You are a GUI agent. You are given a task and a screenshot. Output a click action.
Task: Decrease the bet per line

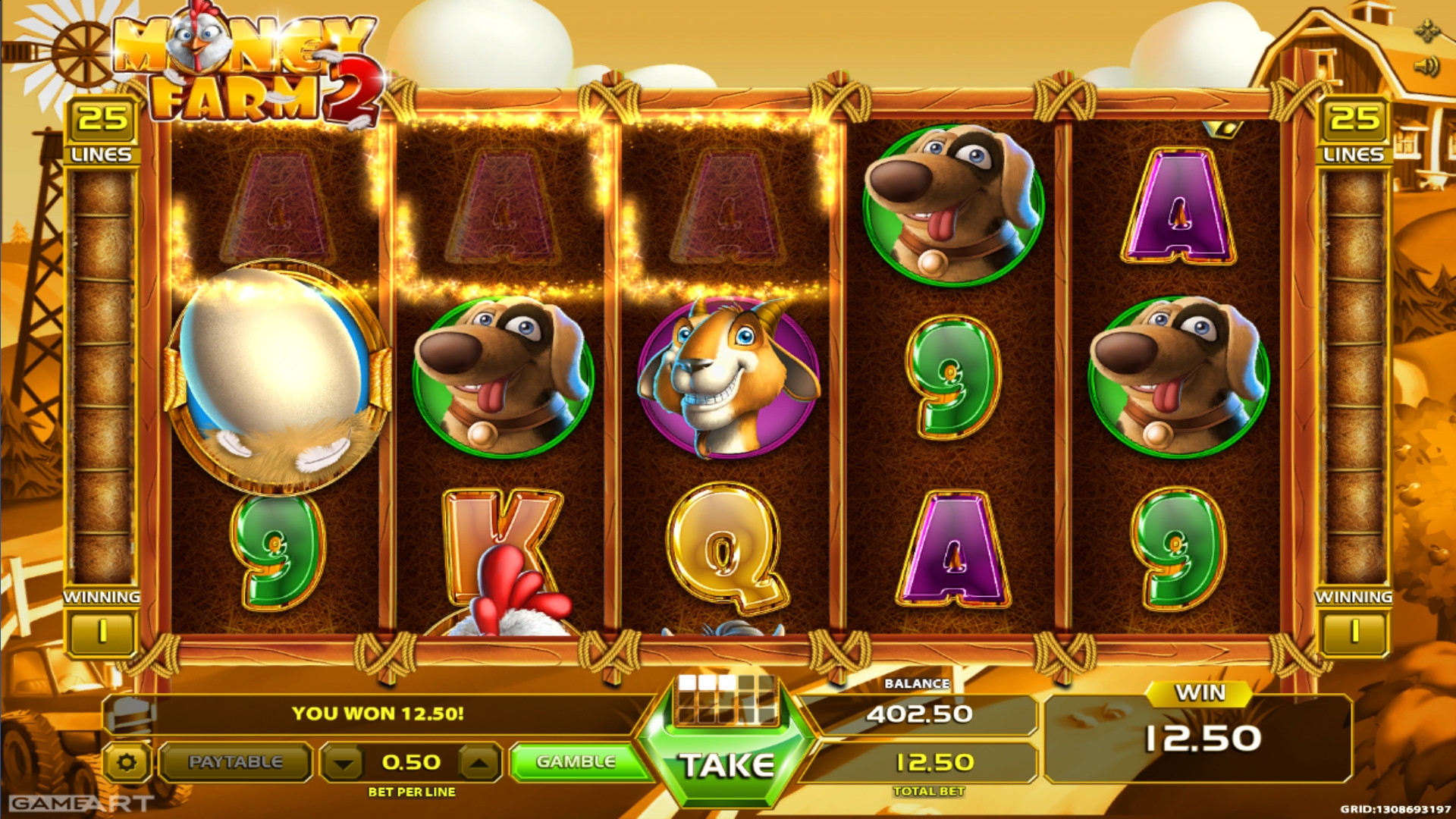click(344, 762)
